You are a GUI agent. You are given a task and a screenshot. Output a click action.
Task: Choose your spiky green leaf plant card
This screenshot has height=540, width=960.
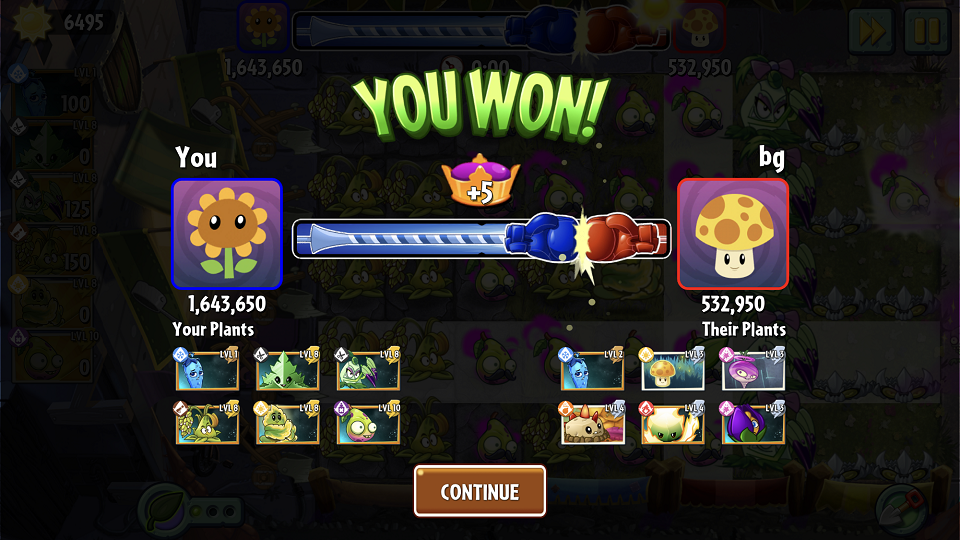[288, 370]
